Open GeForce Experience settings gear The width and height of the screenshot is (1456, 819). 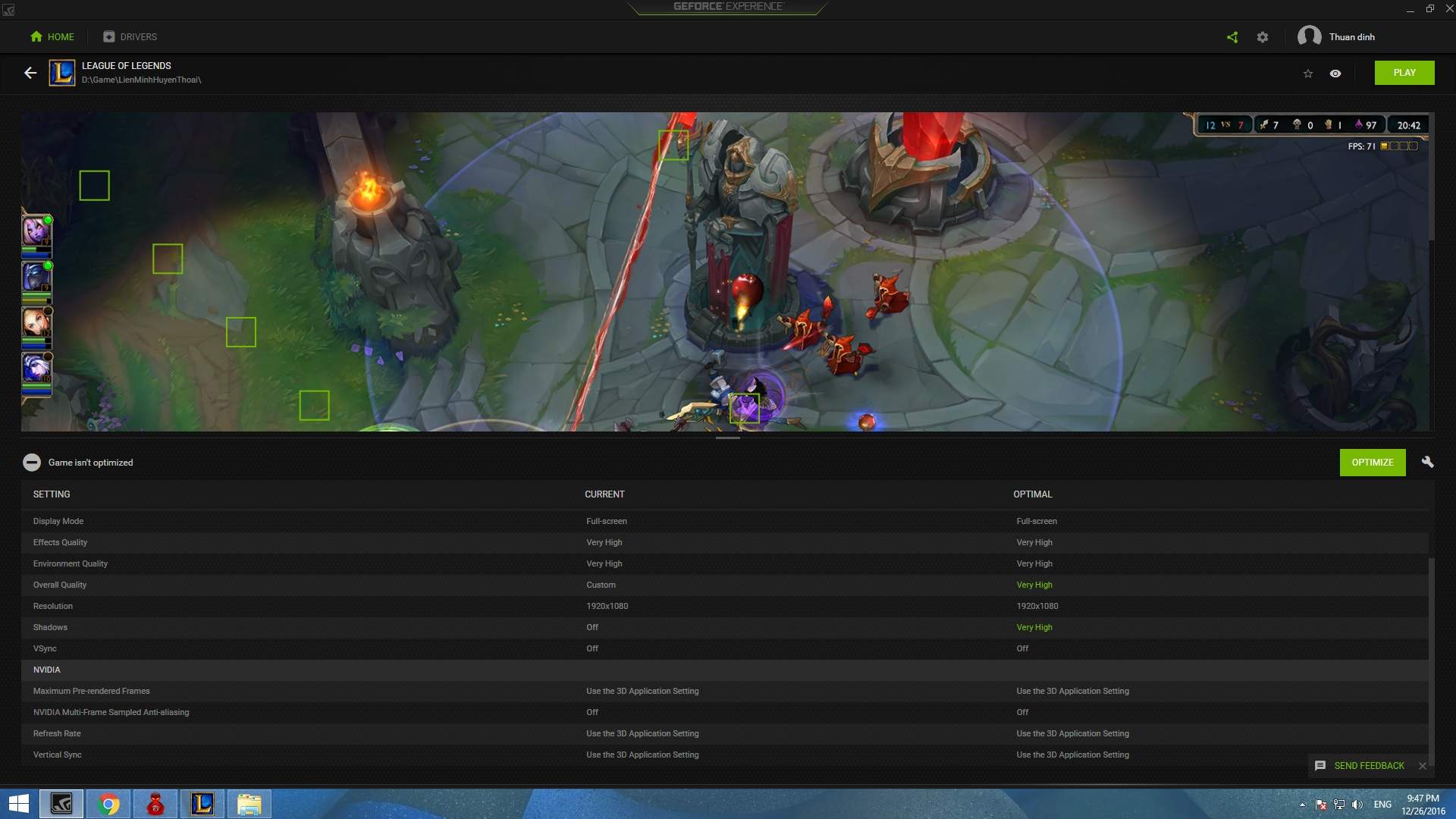tap(1263, 37)
